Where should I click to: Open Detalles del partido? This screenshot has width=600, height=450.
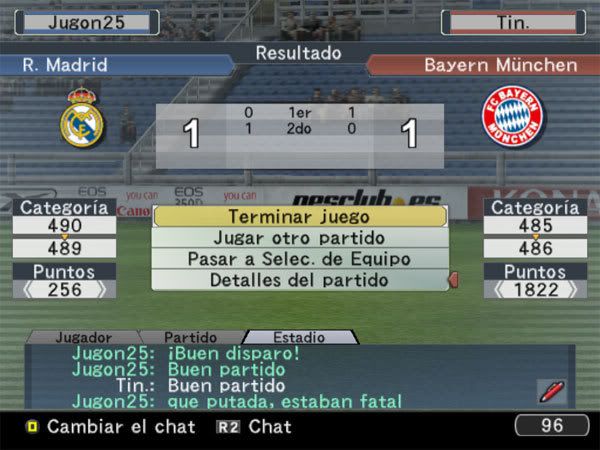coord(298,280)
